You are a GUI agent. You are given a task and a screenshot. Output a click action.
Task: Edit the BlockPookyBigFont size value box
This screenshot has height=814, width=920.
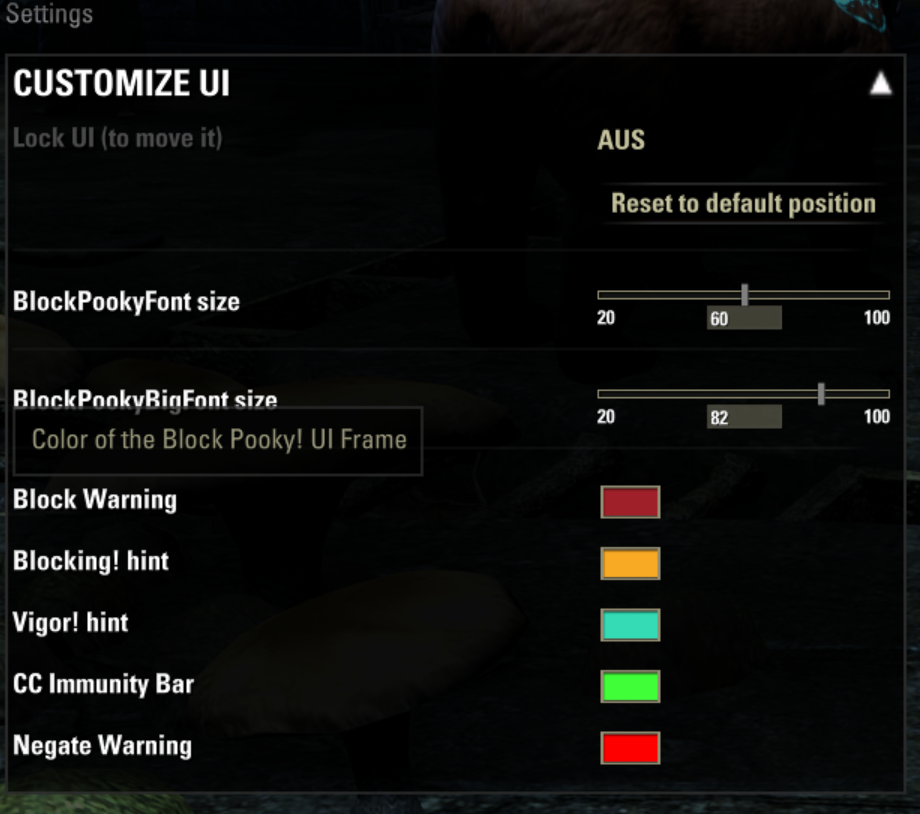743,418
